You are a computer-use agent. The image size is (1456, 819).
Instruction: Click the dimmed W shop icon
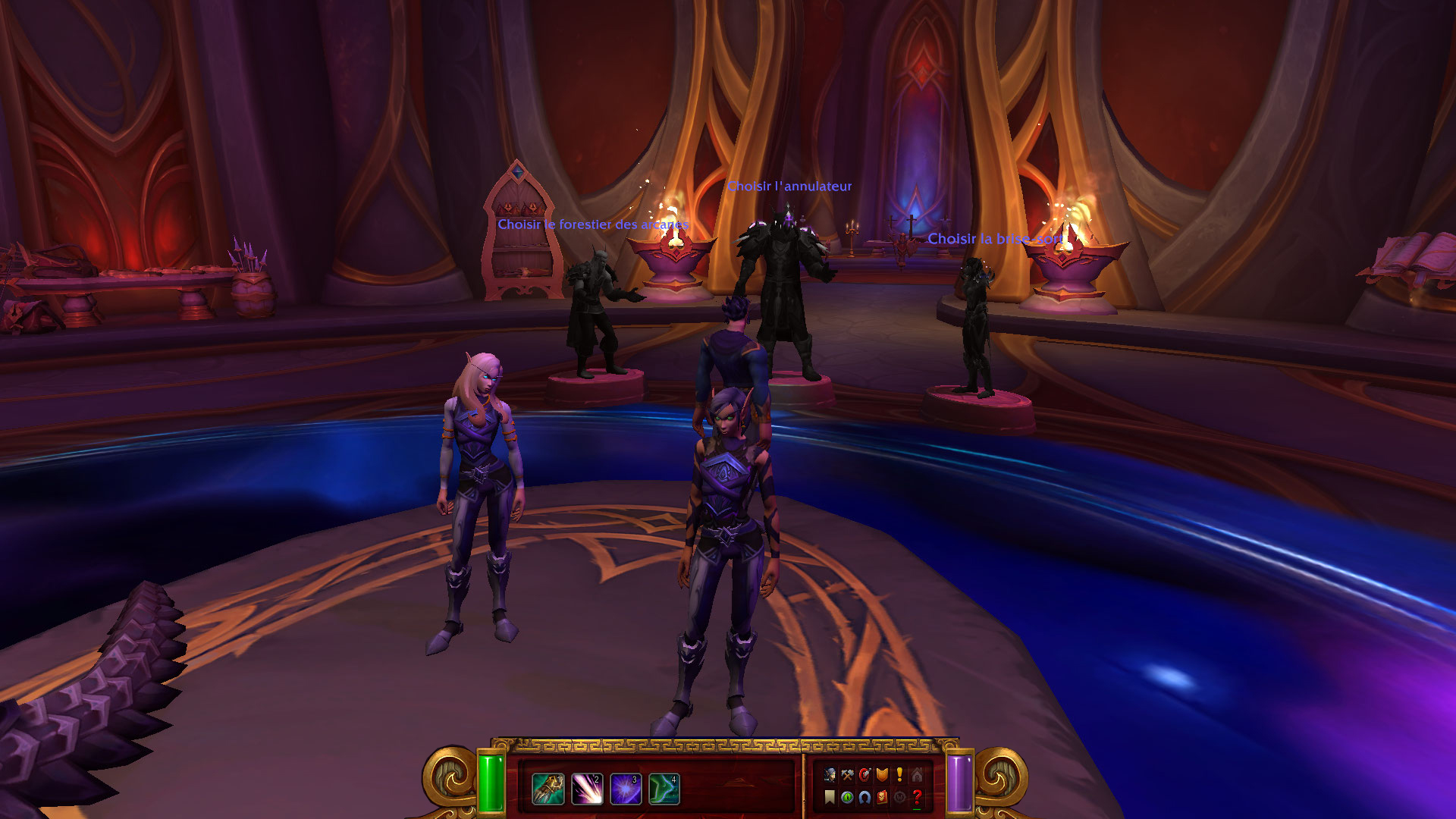(x=899, y=797)
